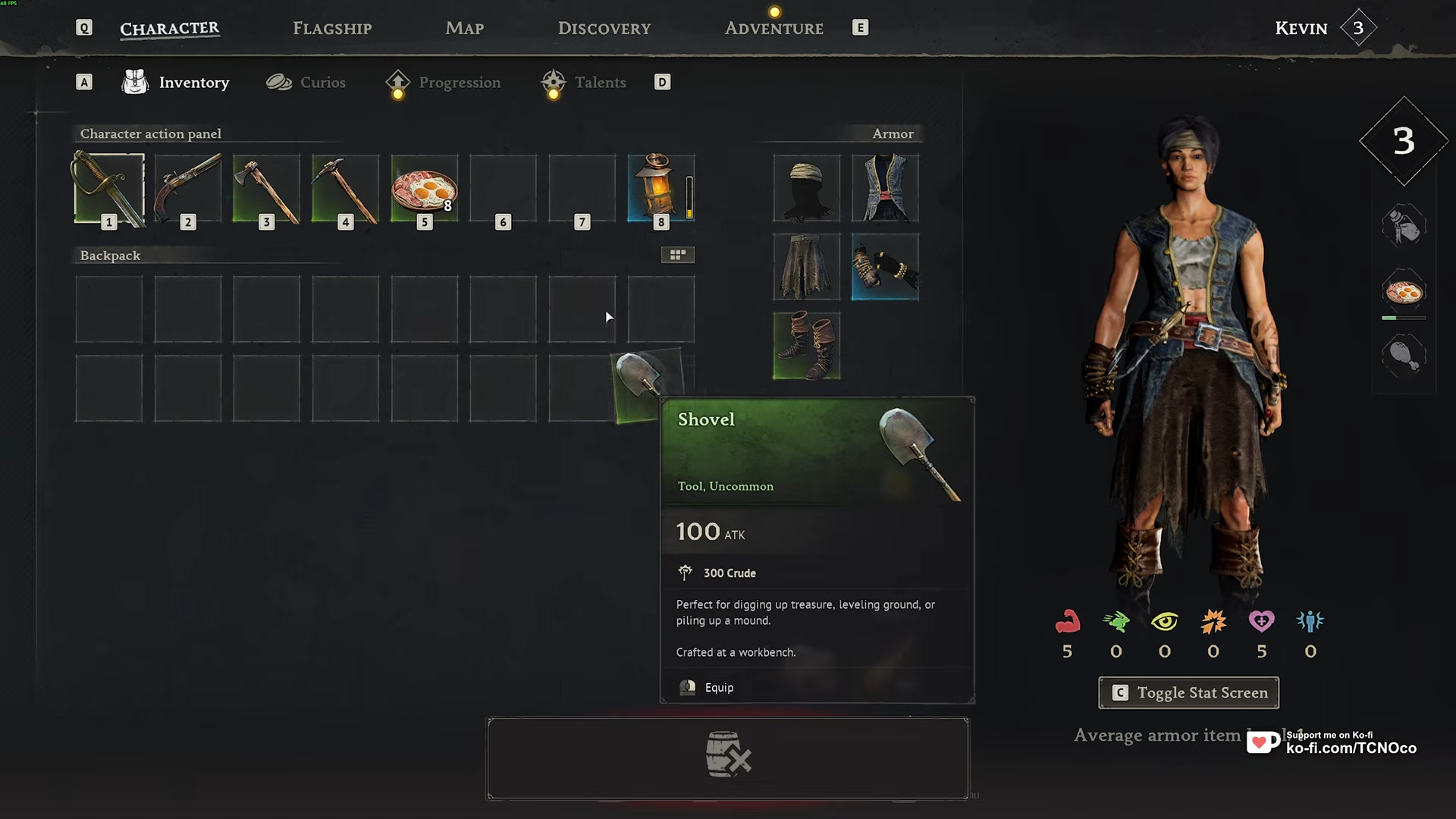Viewport: 1456px width, 819px height.
Task: Open the Progression sub-tab
Action: point(444,83)
